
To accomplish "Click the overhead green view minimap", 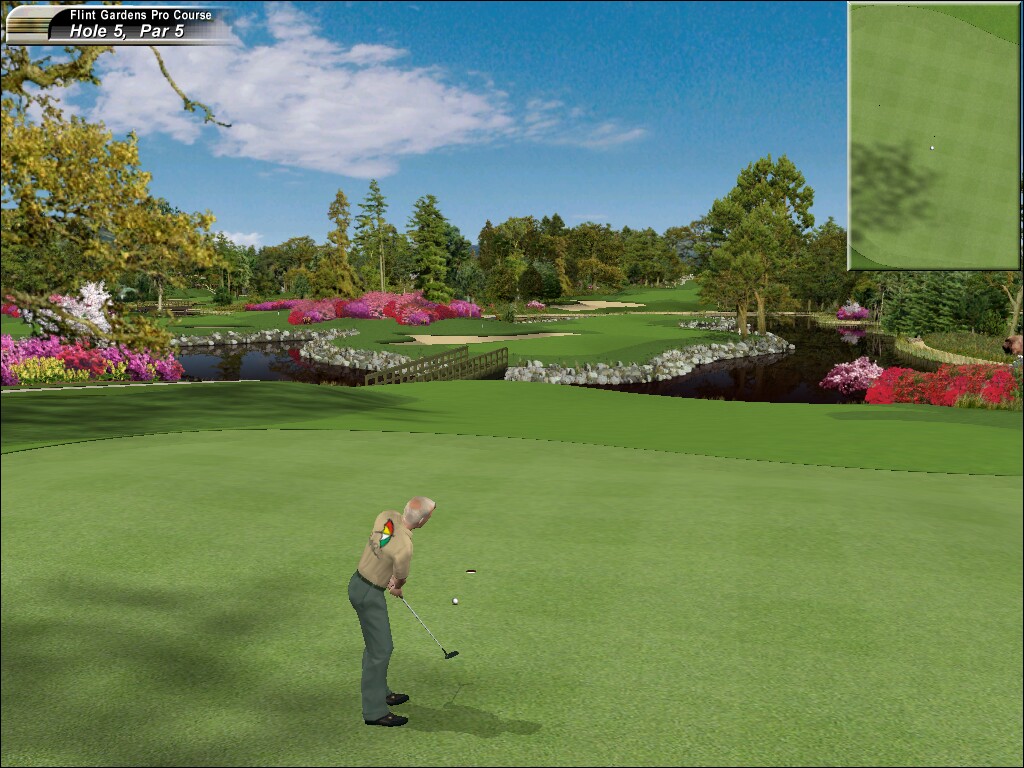I will point(934,136).
